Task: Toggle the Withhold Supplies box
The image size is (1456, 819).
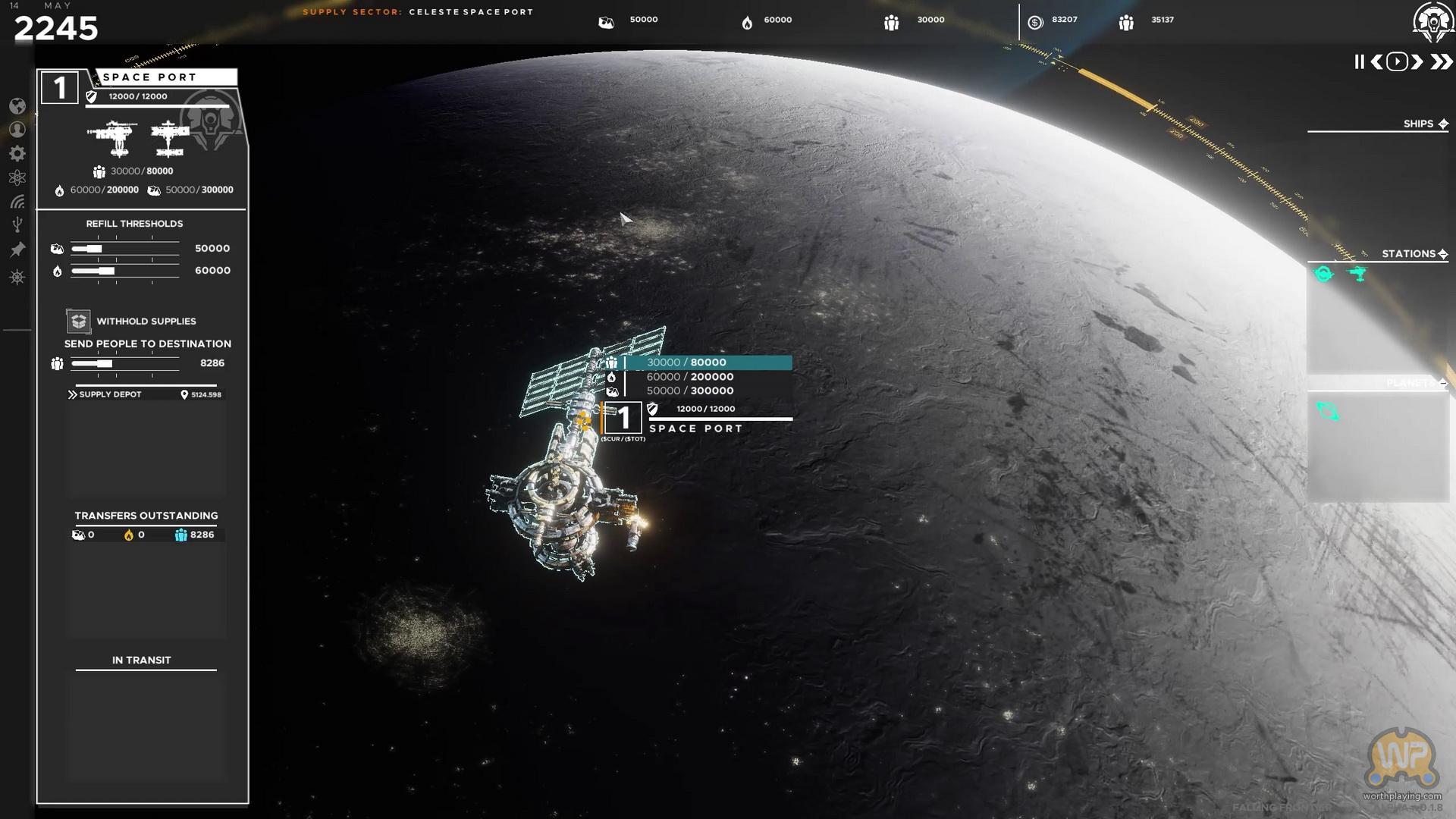Action: point(78,321)
